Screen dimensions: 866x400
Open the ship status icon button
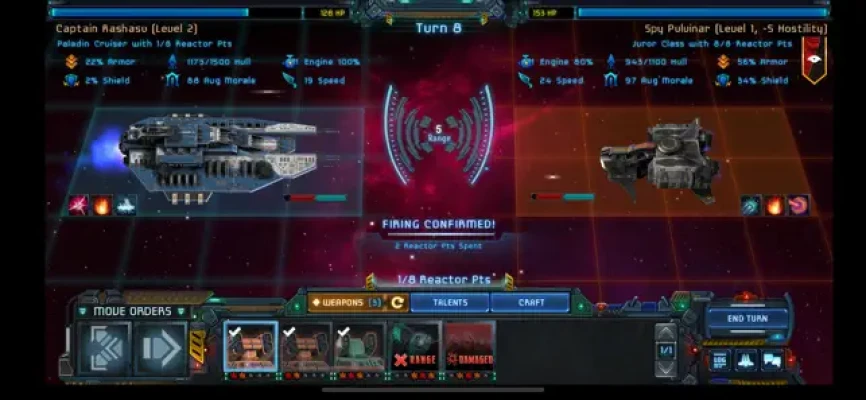[747, 359]
